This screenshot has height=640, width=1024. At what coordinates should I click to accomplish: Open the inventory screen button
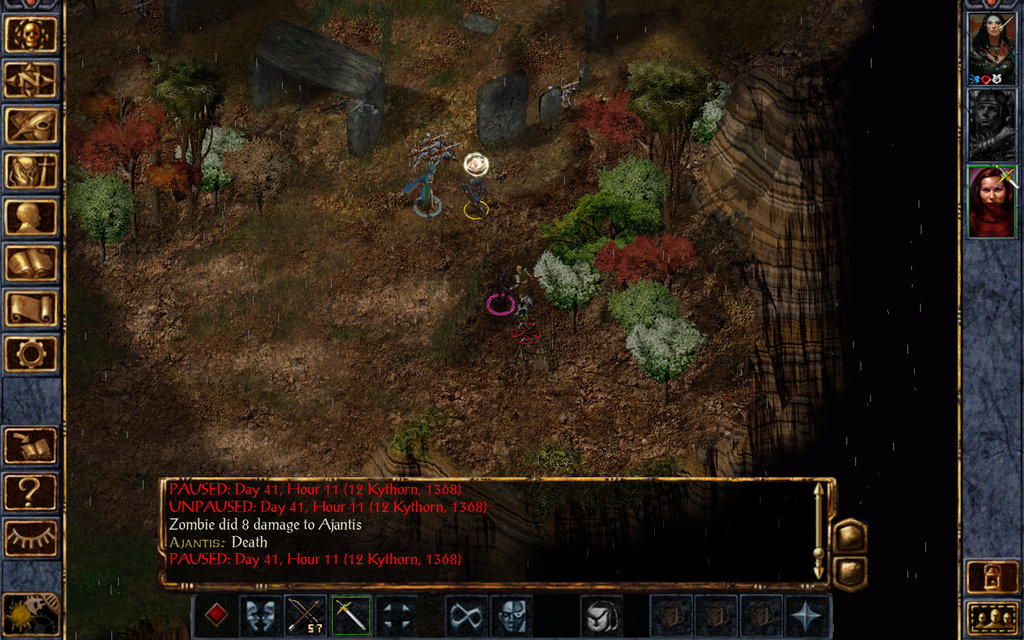30,171
